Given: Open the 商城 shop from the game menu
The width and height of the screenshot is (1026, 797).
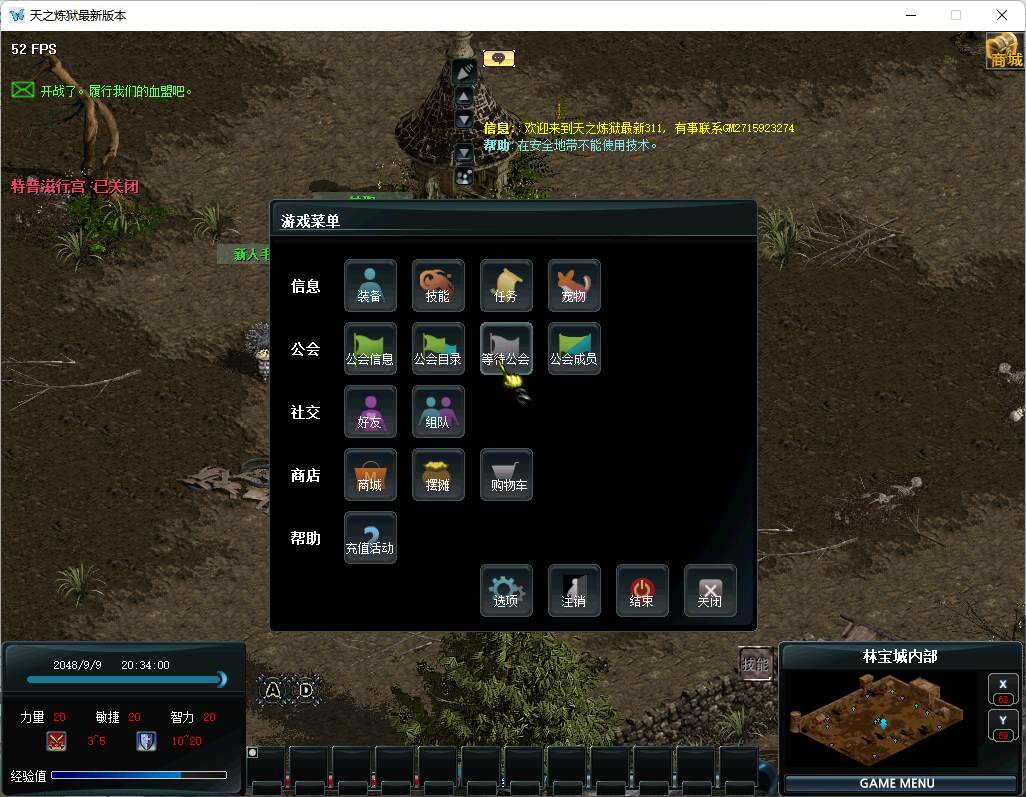Looking at the screenshot, I should coord(370,475).
